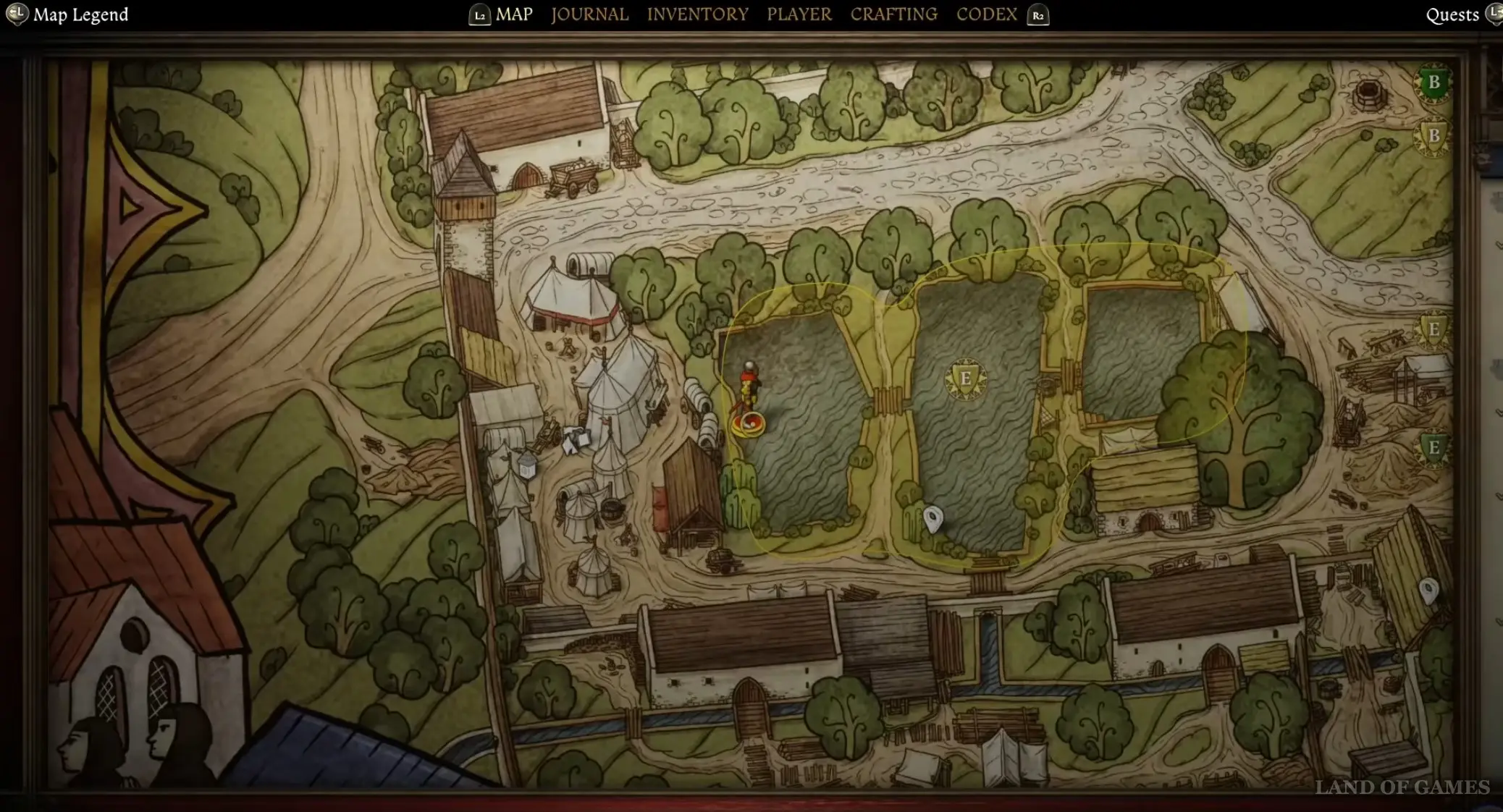1503x812 pixels.
Task: Go to the Crafting tab
Action: click(x=893, y=14)
